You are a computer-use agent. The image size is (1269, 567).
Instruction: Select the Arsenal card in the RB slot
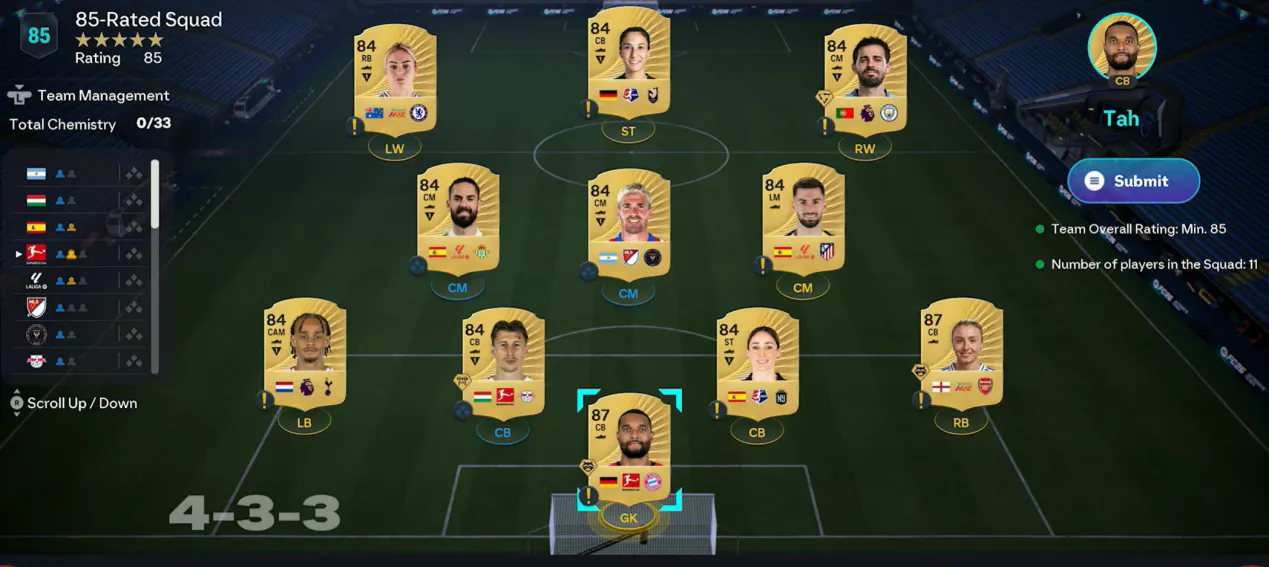tap(961, 353)
